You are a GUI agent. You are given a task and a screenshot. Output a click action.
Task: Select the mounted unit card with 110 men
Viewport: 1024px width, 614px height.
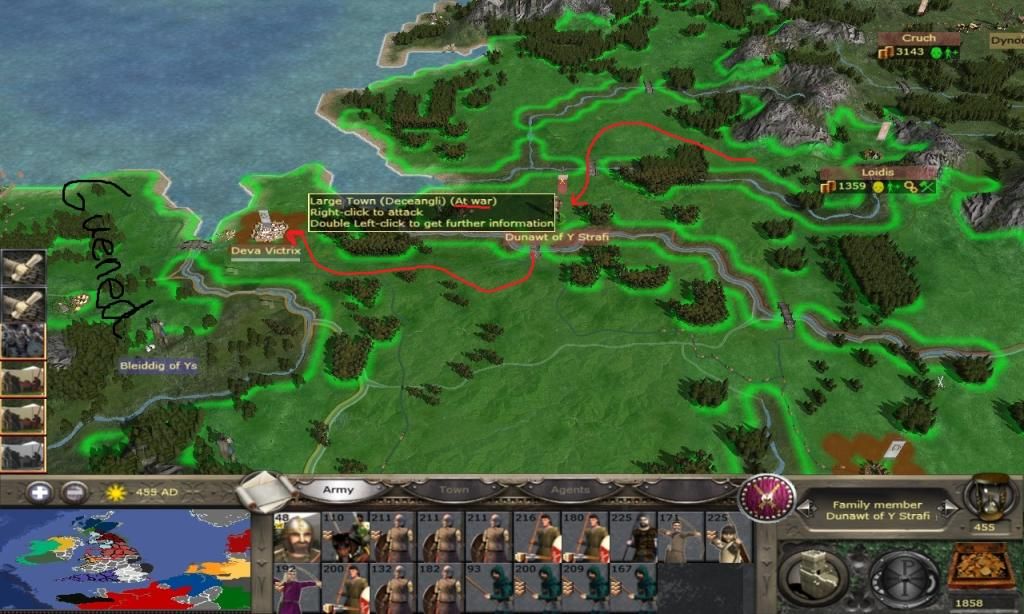345,538
